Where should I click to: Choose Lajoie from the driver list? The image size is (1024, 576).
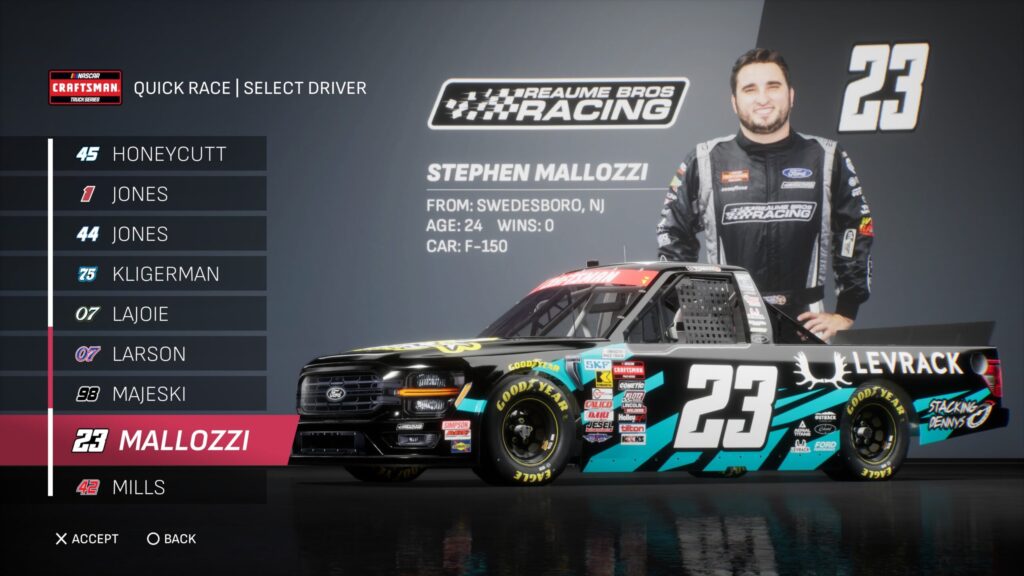(x=160, y=314)
